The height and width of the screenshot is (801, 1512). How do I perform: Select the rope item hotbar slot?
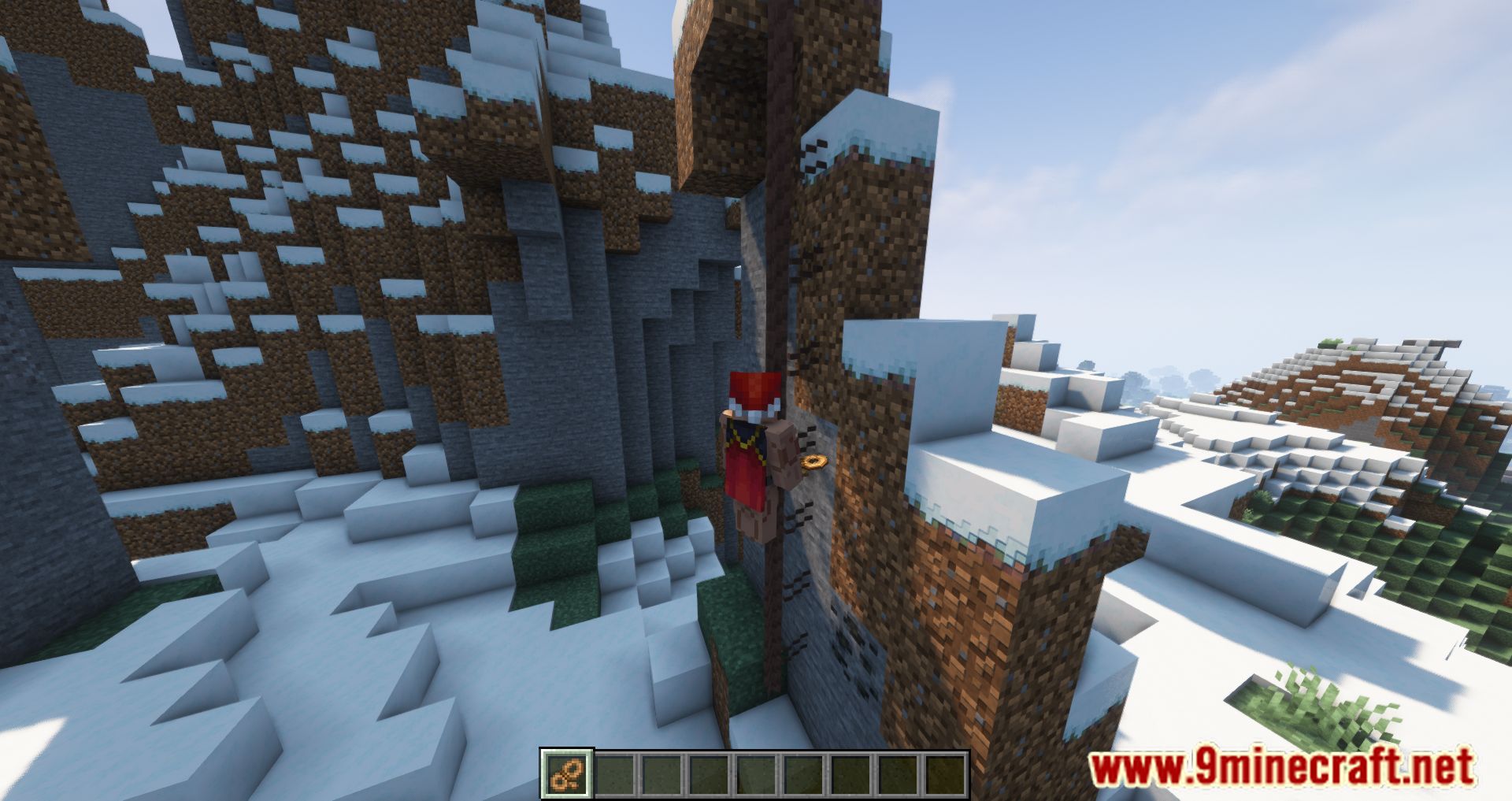(566, 773)
